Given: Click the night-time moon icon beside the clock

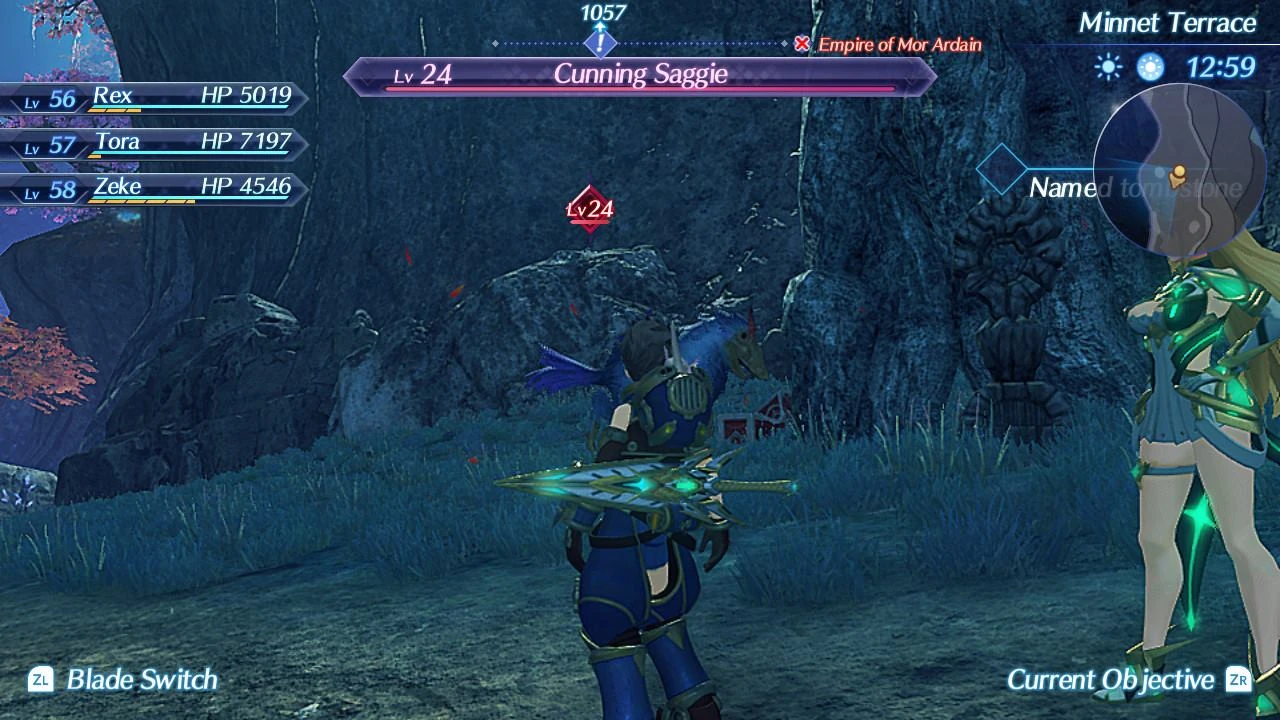Looking at the screenshot, I should click(1148, 65).
